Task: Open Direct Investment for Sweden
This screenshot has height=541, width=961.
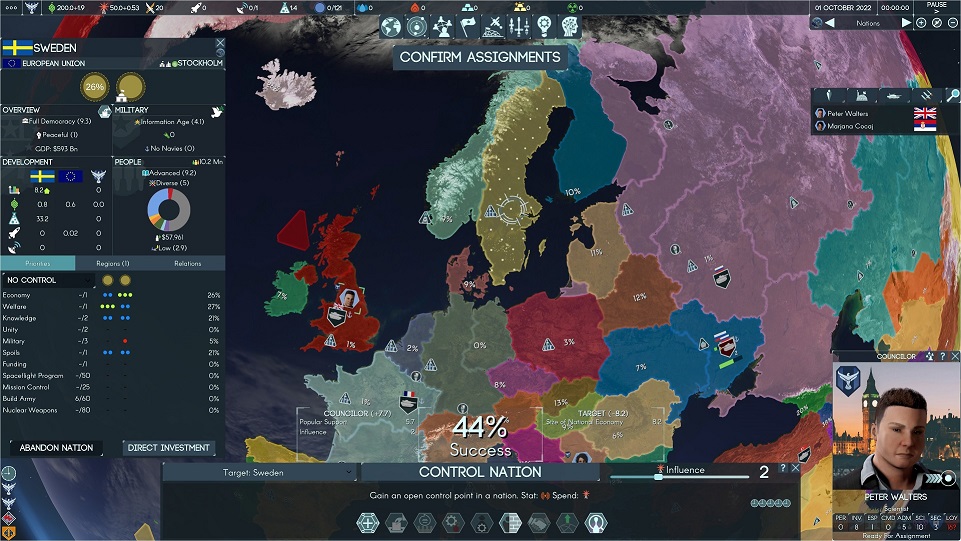Action: (169, 448)
